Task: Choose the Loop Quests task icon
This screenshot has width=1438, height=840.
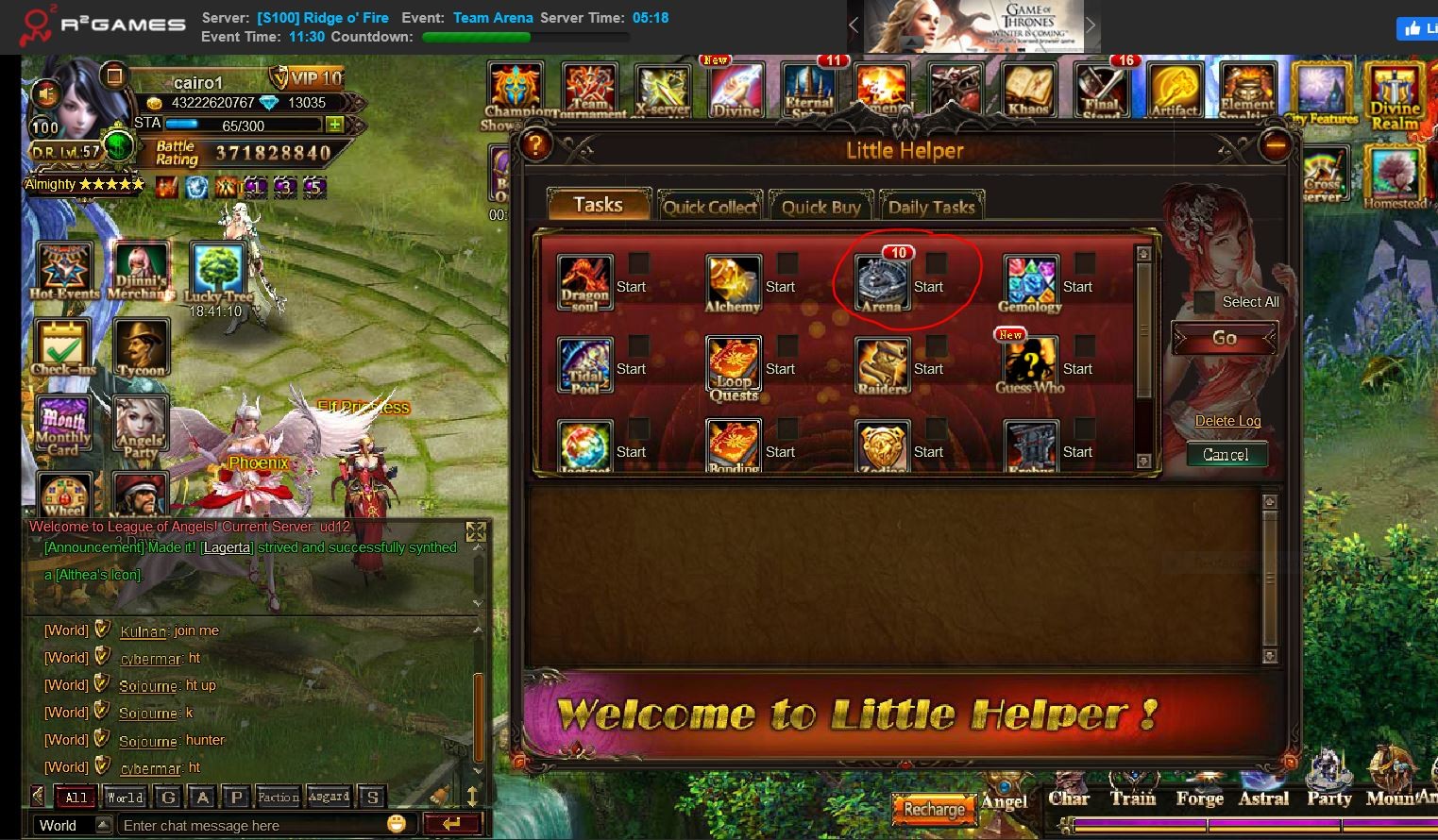Action: [x=733, y=366]
